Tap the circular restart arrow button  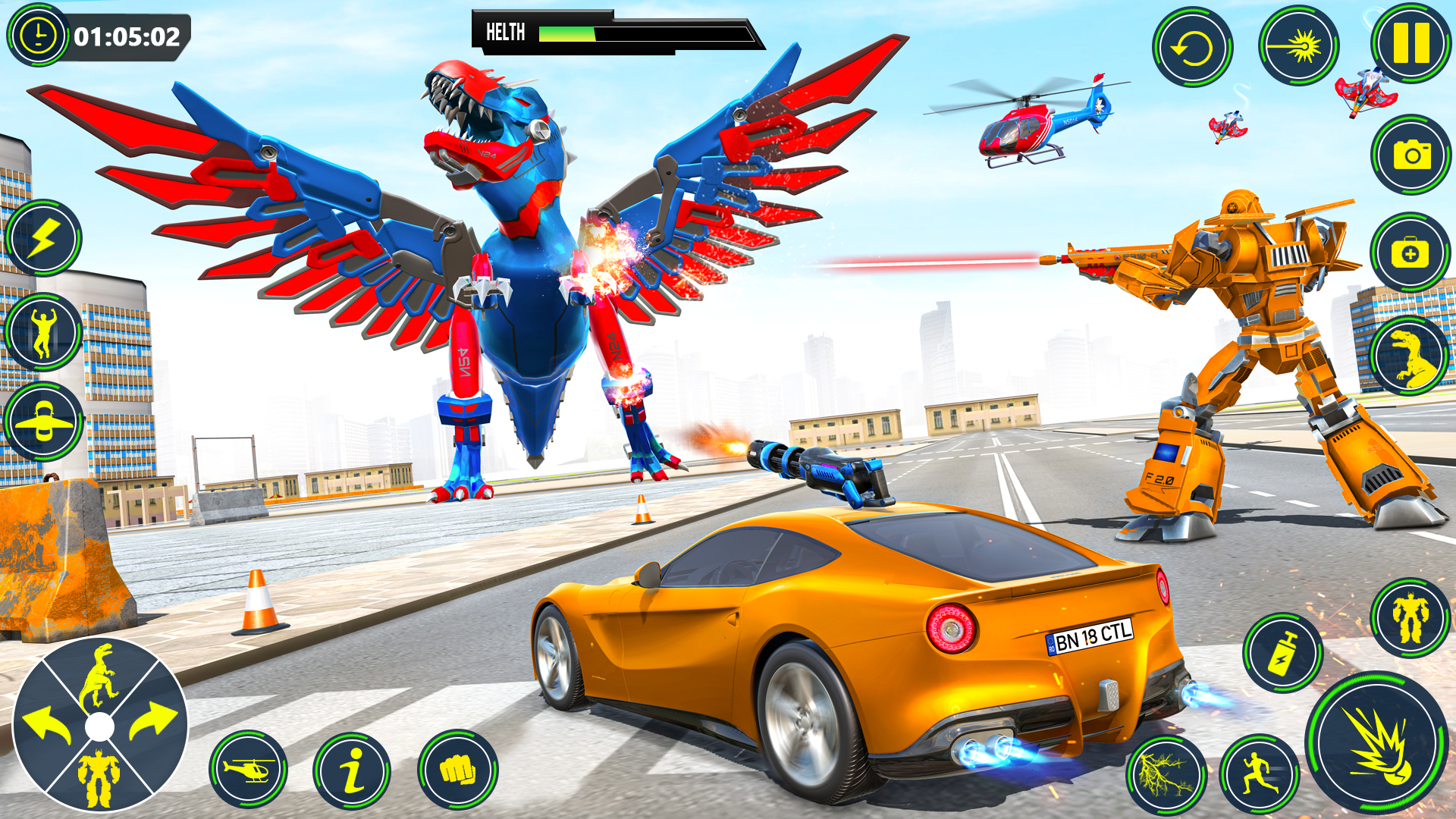tap(1192, 49)
